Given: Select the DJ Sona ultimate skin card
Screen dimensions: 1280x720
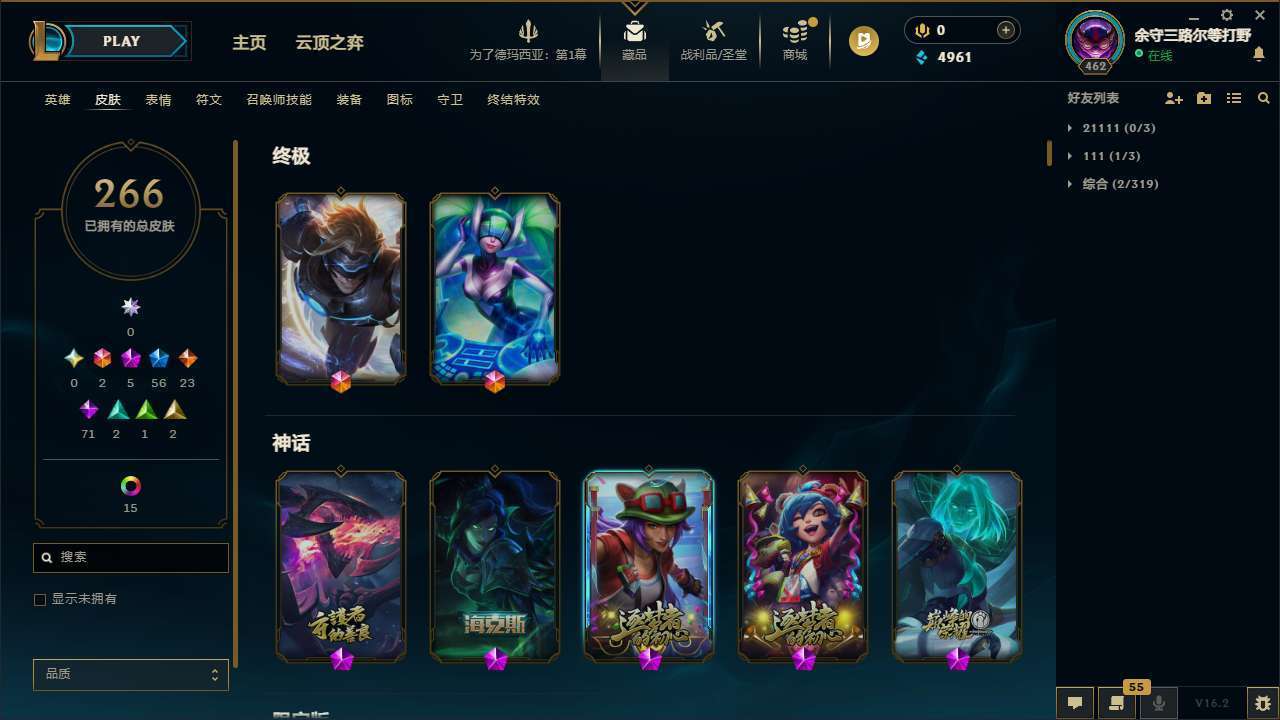Looking at the screenshot, I should tap(493, 288).
